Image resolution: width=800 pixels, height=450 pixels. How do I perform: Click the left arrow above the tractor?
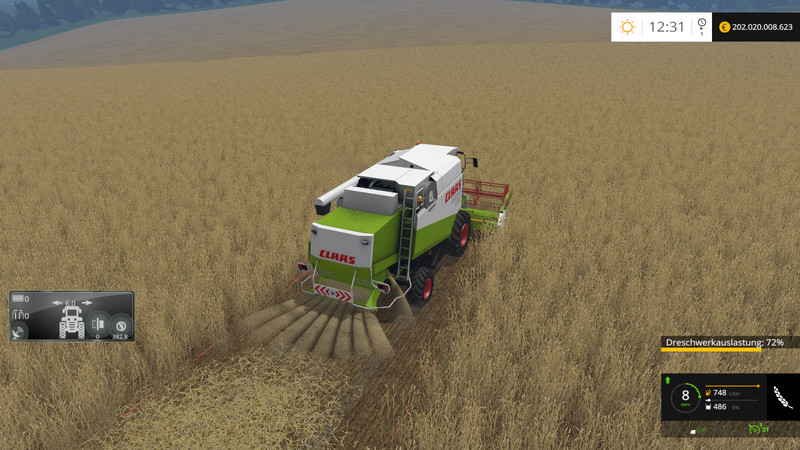[x=58, y=302]
